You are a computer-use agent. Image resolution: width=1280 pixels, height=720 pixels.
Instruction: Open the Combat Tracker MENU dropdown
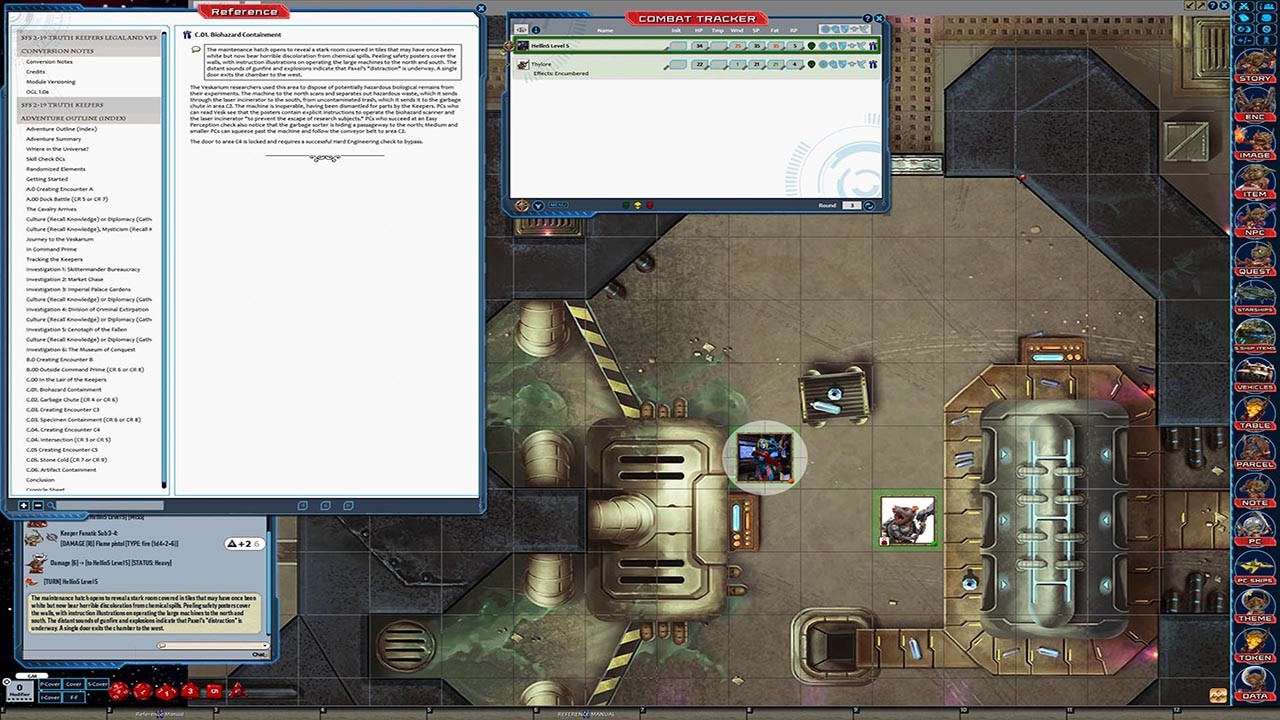(537, 207)
